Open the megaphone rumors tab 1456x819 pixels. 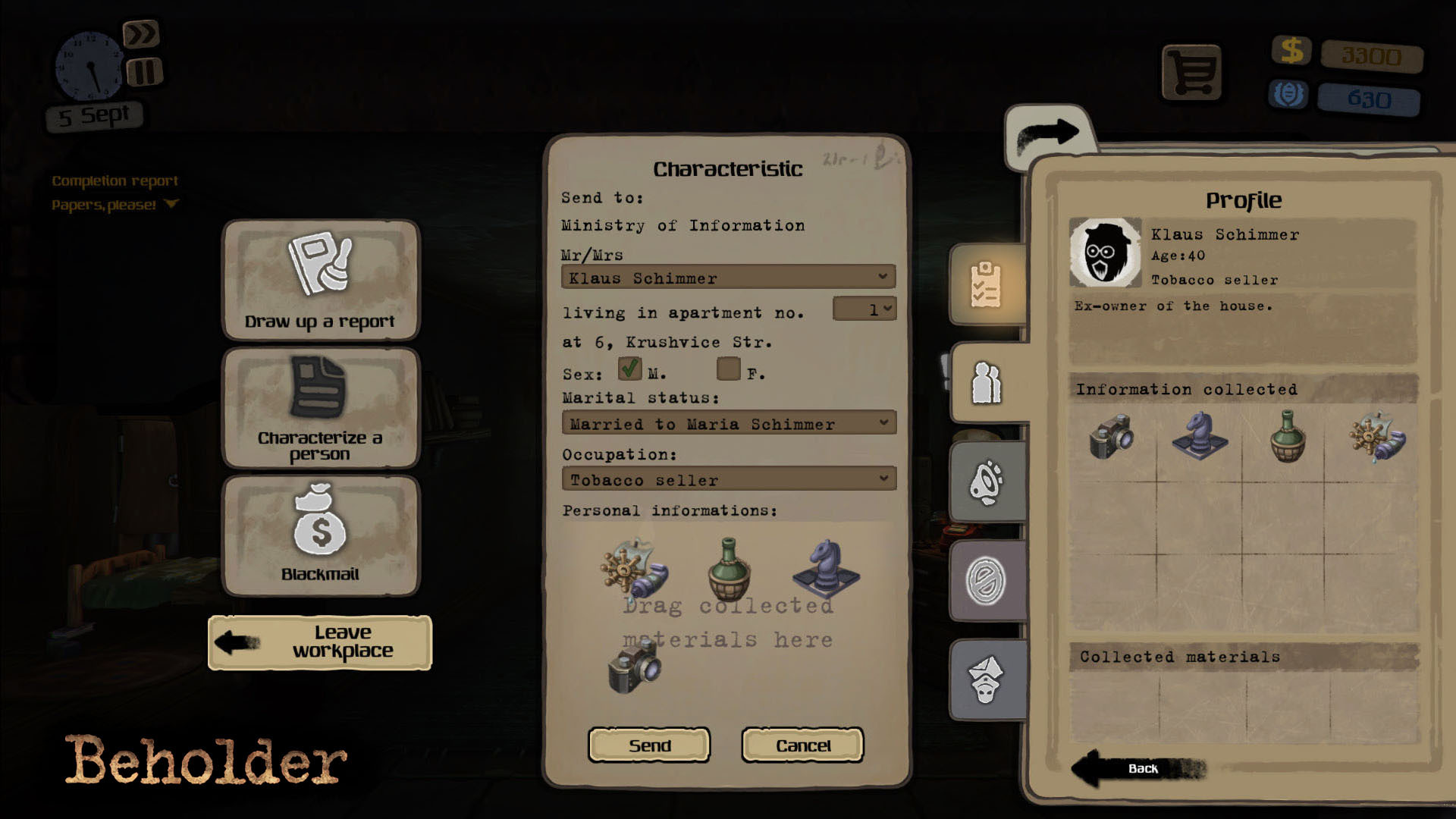[986, 482]
